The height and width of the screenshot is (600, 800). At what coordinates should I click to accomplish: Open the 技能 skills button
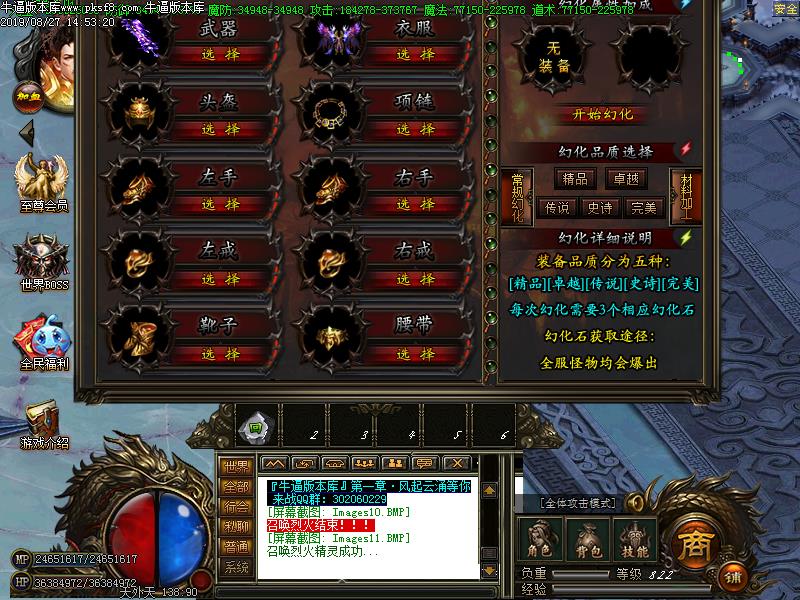point(635,541)
